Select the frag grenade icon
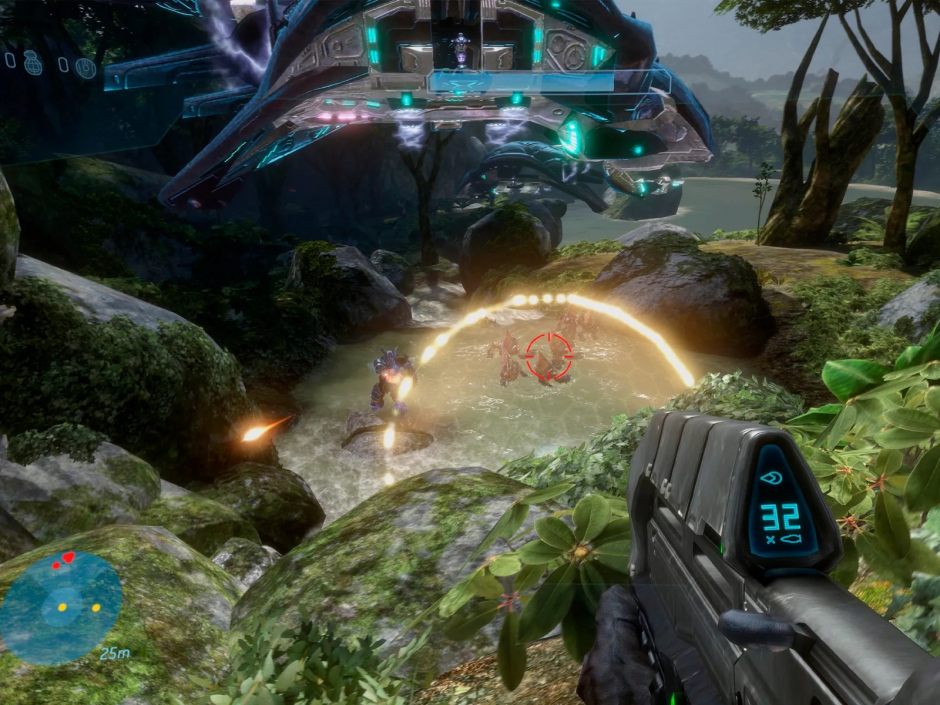Image resolution: width=940 pixels, height=705 pixels. coord(32,62)
